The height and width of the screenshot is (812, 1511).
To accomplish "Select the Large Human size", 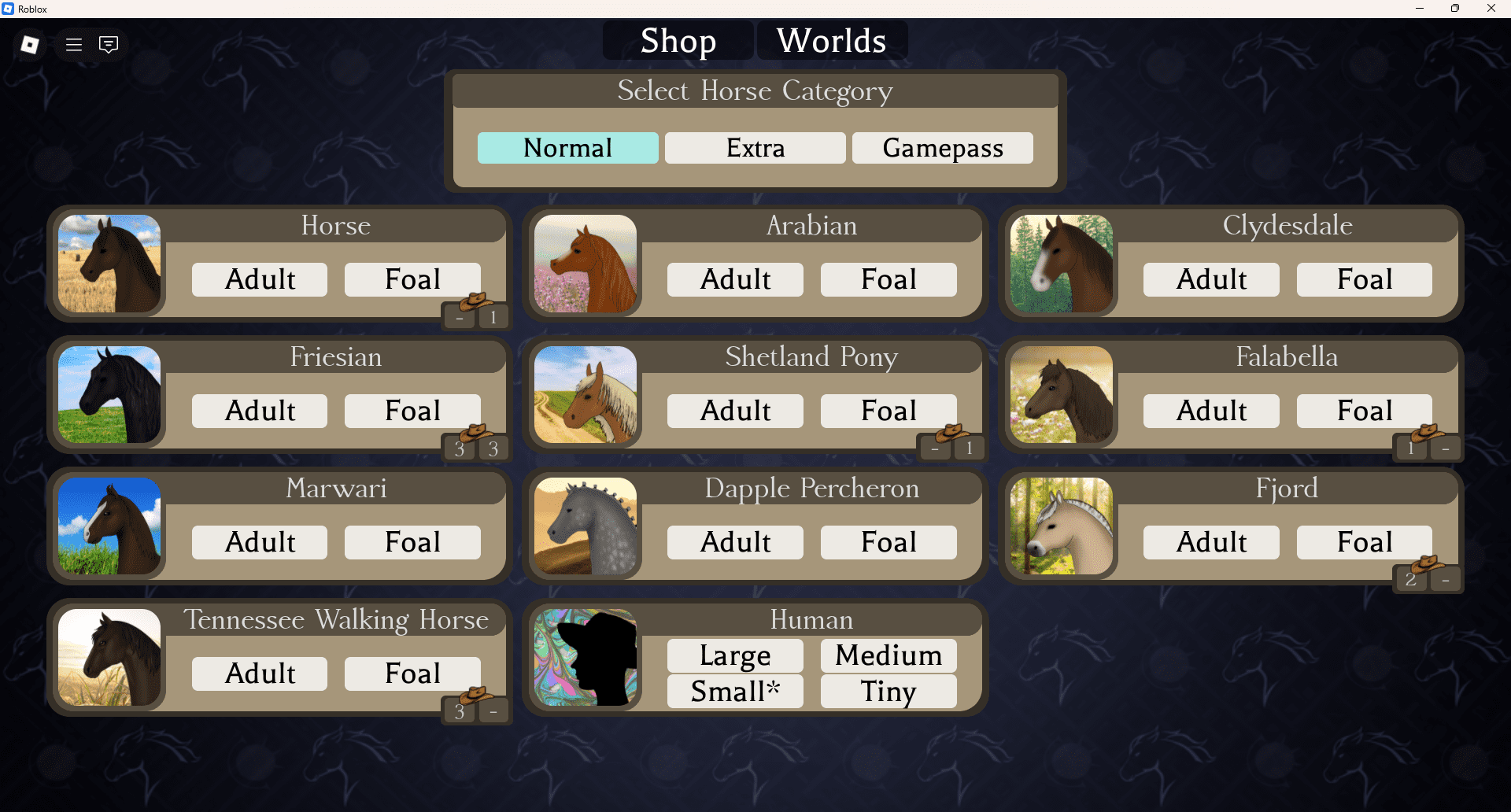I will [x=735, y=655].
